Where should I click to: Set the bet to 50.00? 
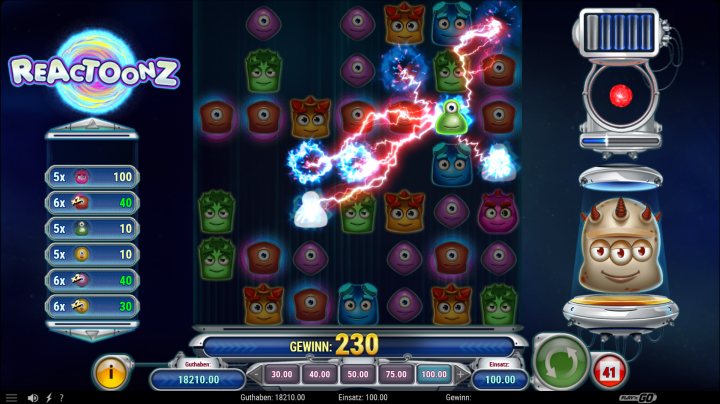tap(357, 374)
